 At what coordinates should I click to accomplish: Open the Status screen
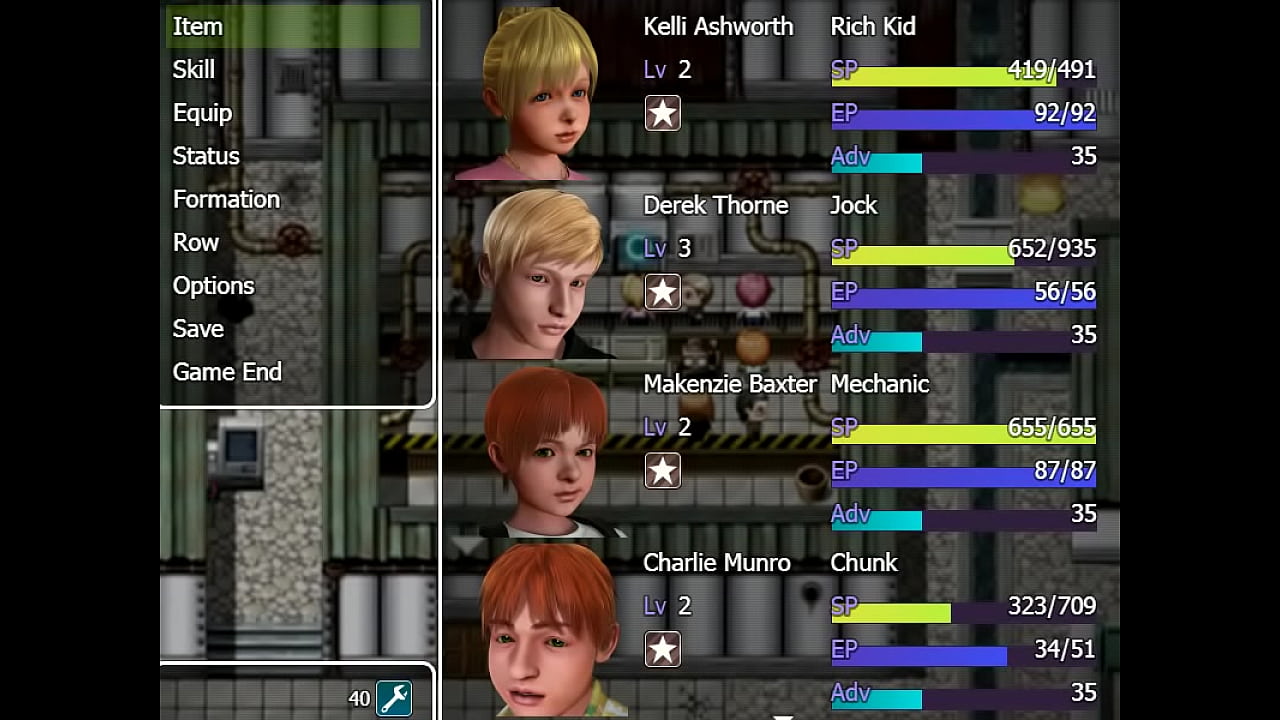click(206, 156)
